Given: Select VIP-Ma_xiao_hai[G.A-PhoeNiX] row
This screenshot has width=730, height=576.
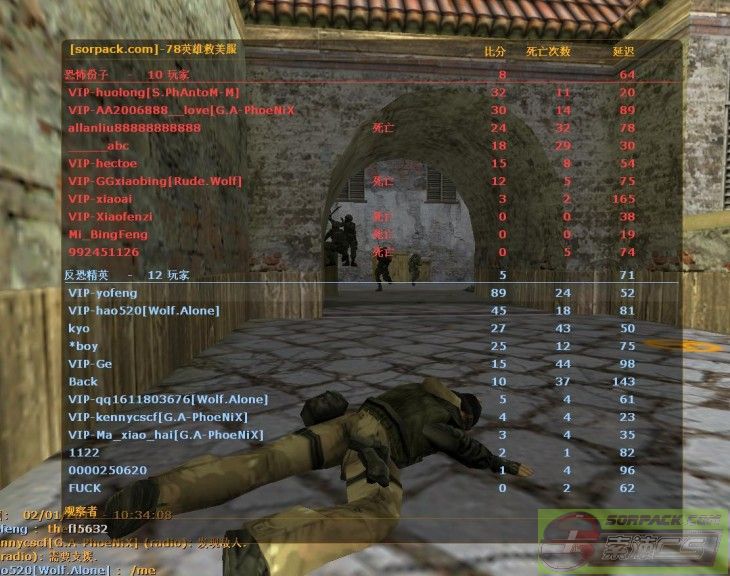Looking at the screenshot, I should [165, 435].
